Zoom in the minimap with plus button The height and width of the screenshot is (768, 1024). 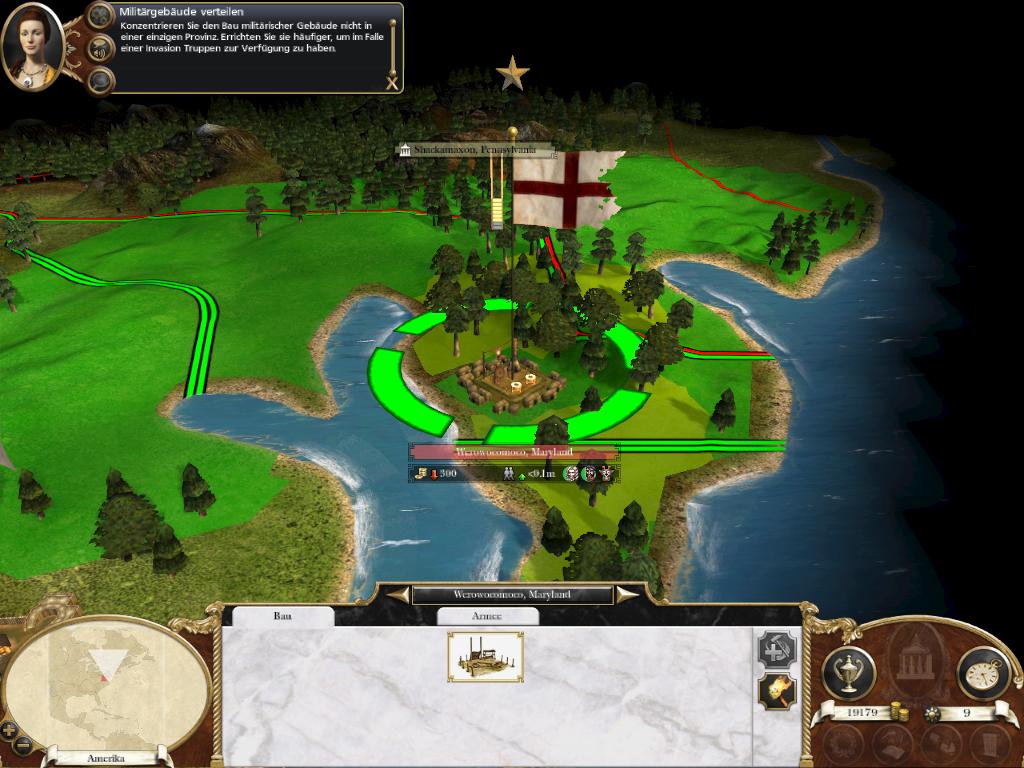pos(10,729)
